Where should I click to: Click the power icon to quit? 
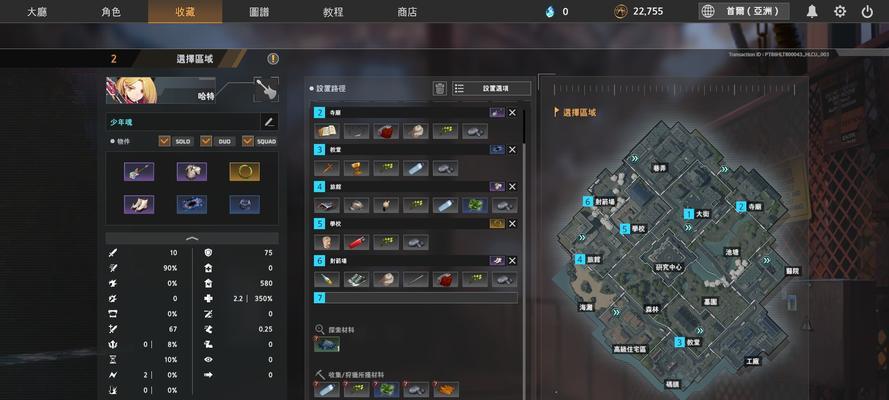coord(867,12)
